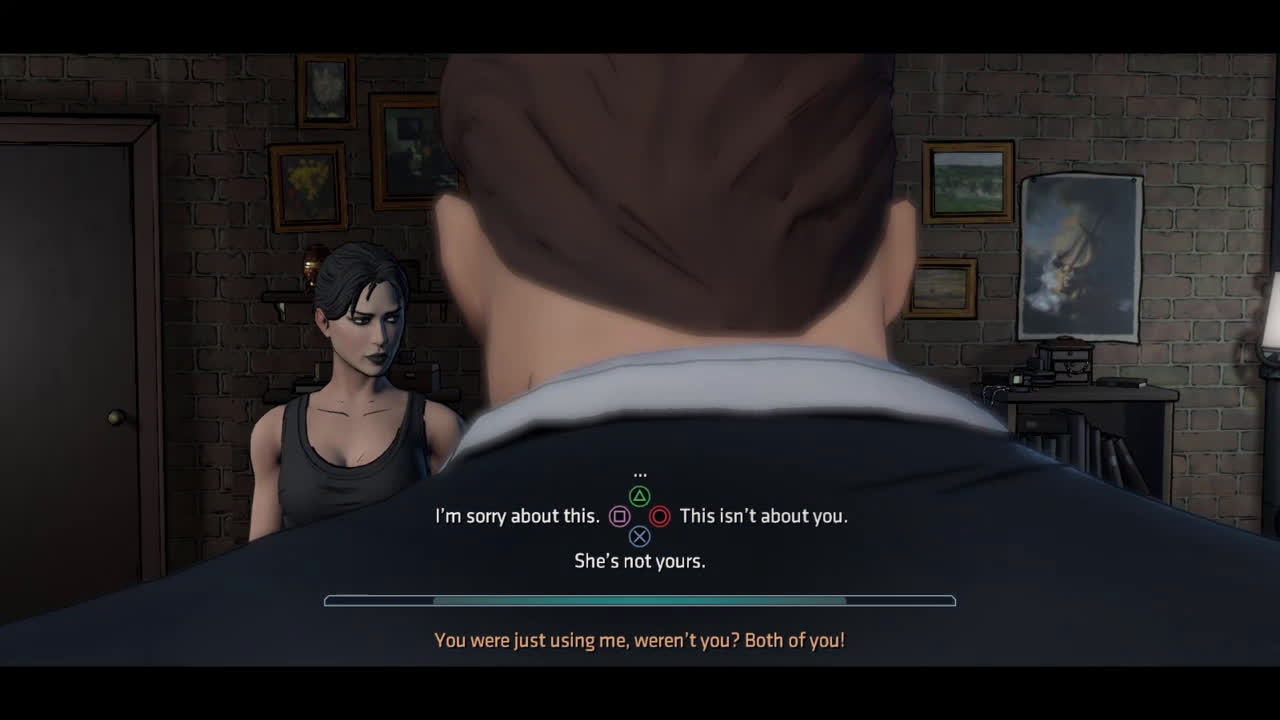The width and height of the screenshot is (1280, 720).
Task: Select the "This isn't about you." response
Action: click(x=763, y=516)
